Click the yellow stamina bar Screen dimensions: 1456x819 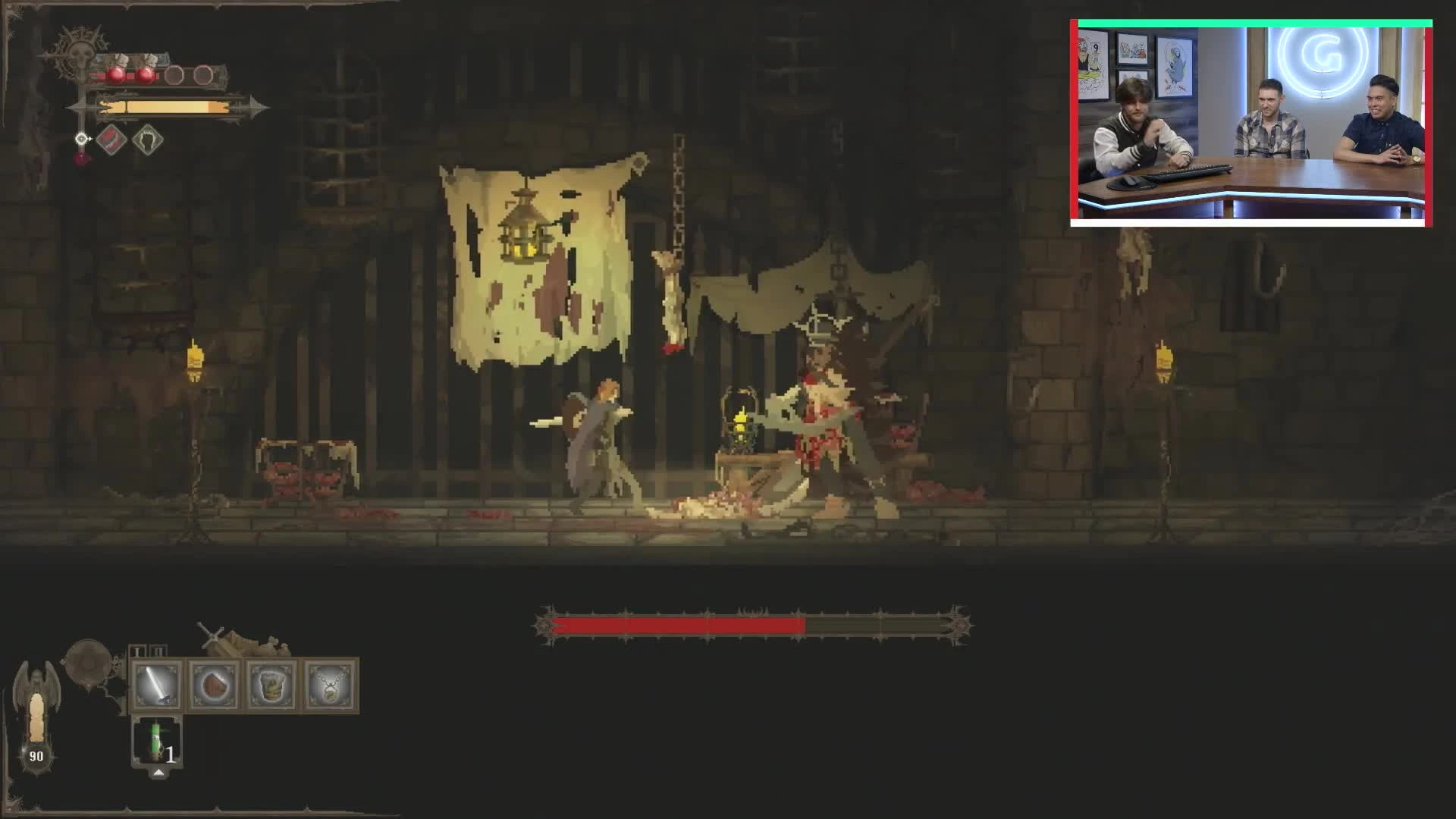pos(165,107)
